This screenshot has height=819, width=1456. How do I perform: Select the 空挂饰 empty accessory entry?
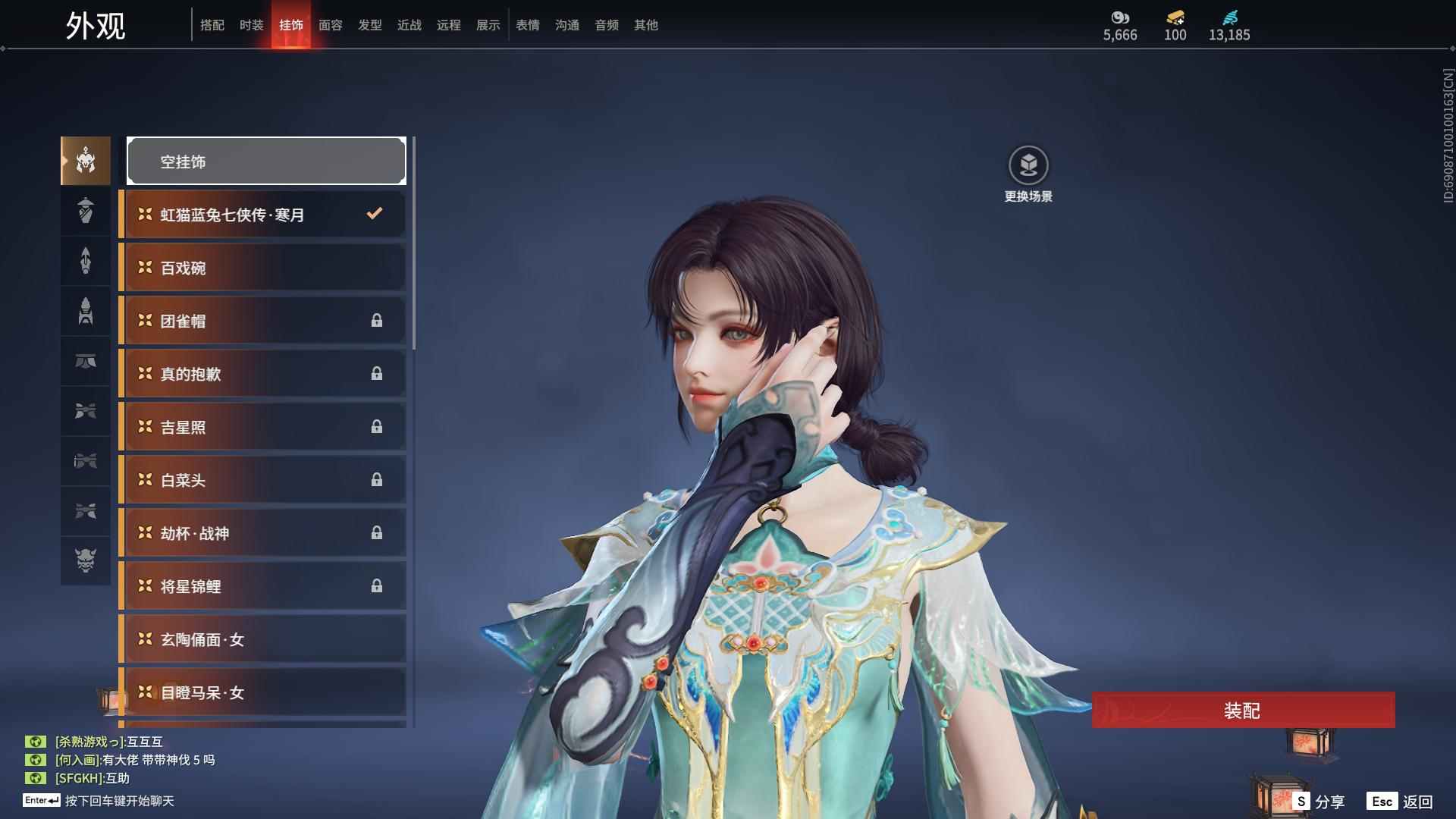coord(266,161)
